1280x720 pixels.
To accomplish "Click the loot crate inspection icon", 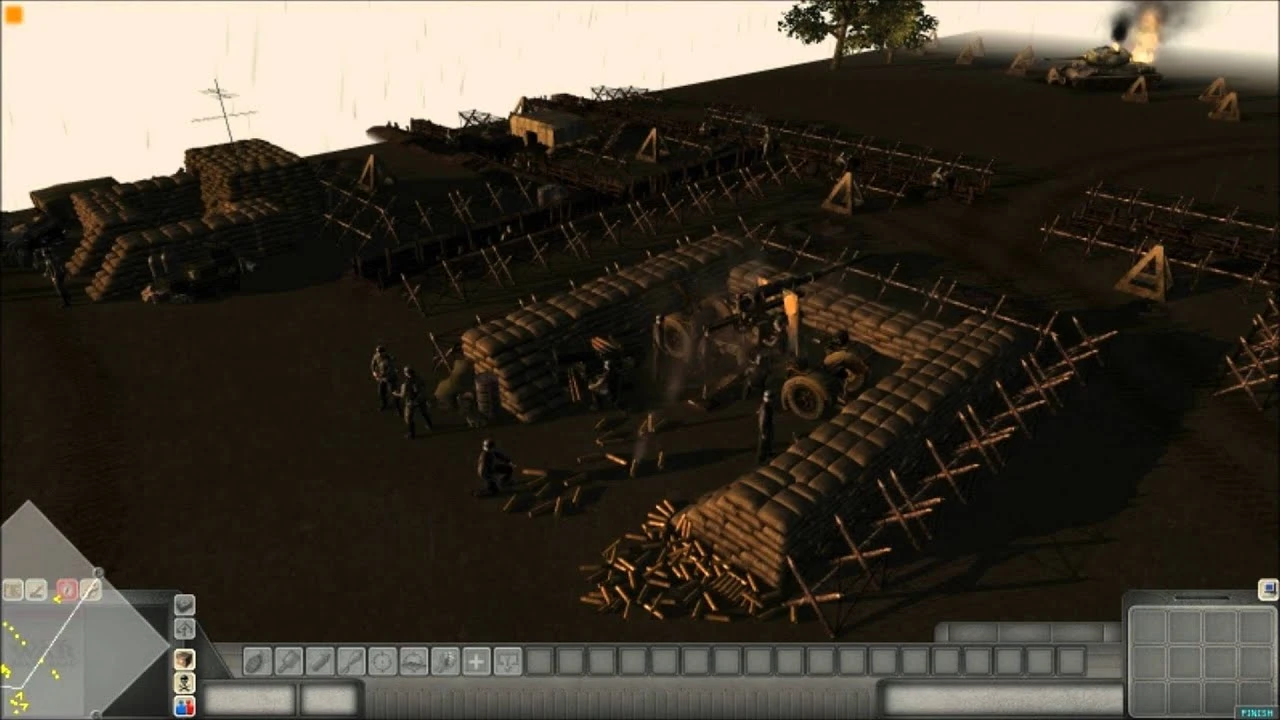I will click(x=12, y=589).
